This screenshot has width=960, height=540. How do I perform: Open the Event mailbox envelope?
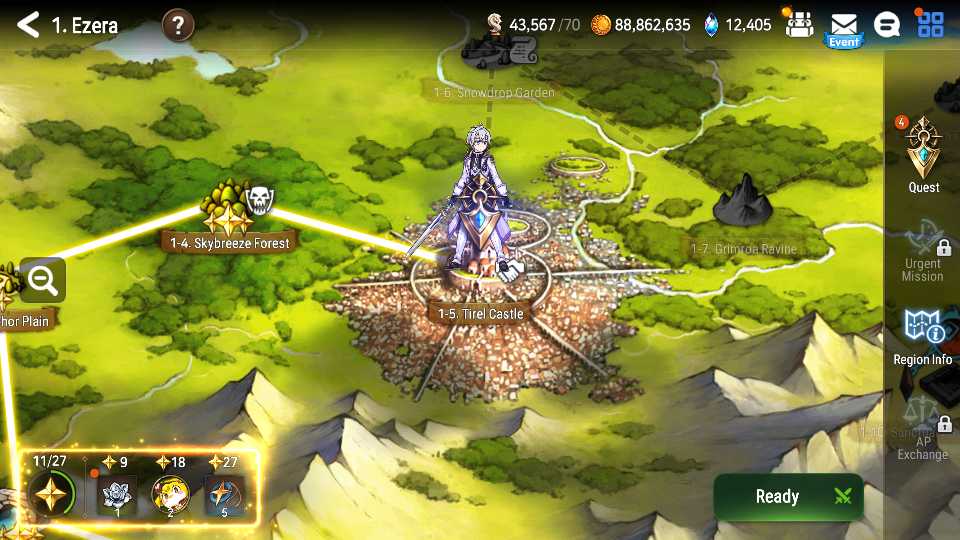coord(844,25)
